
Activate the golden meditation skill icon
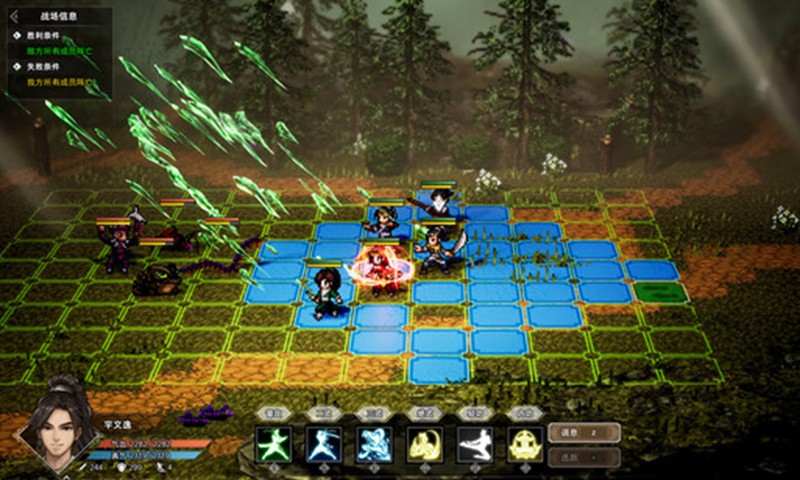click(x=525, y=443)
